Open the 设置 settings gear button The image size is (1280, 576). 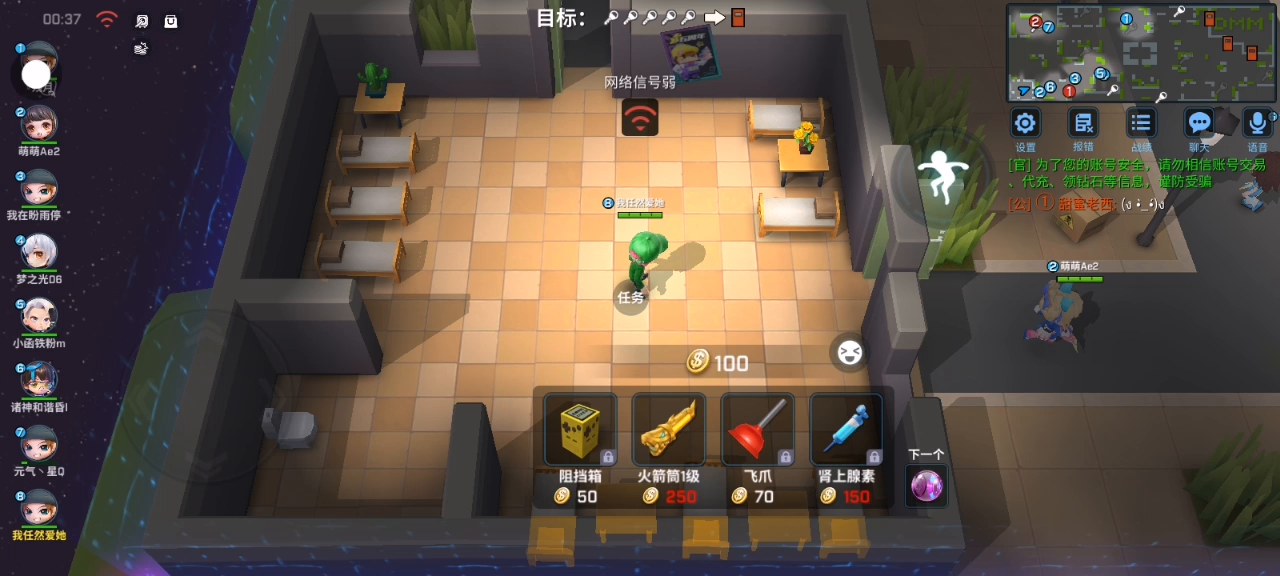1025,123
